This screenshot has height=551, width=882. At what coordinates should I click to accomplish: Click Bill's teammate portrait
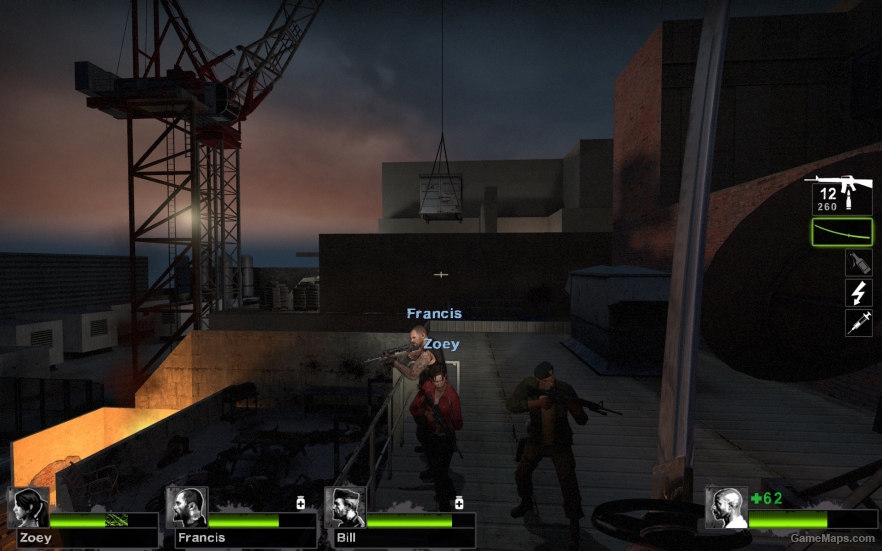(345, 507)
